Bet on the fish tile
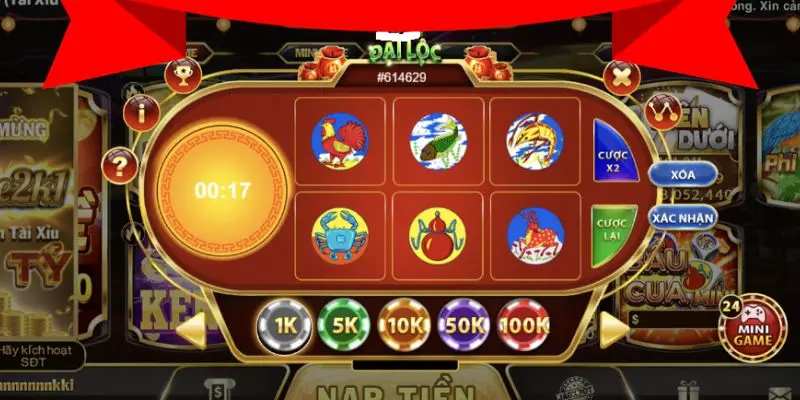 point(437,141)
